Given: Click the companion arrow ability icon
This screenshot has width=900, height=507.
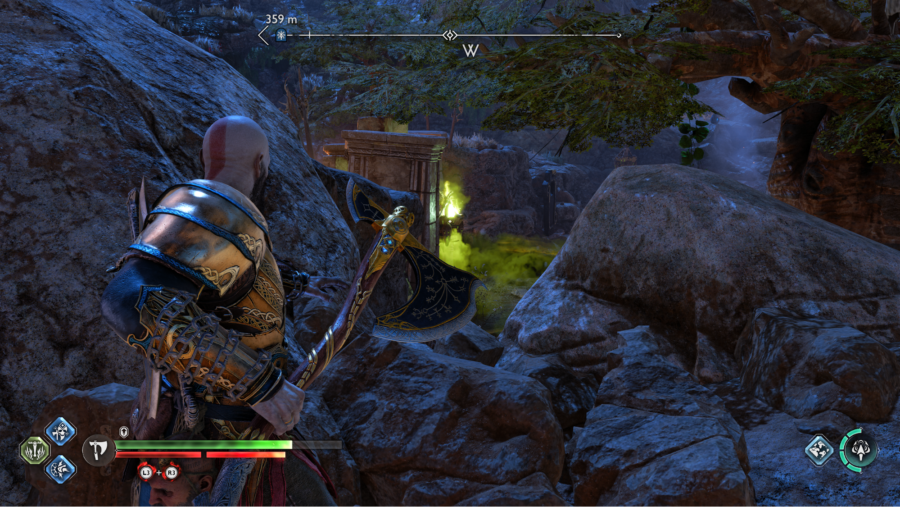Looking at the screenshot, I should [x=858, y=448].
